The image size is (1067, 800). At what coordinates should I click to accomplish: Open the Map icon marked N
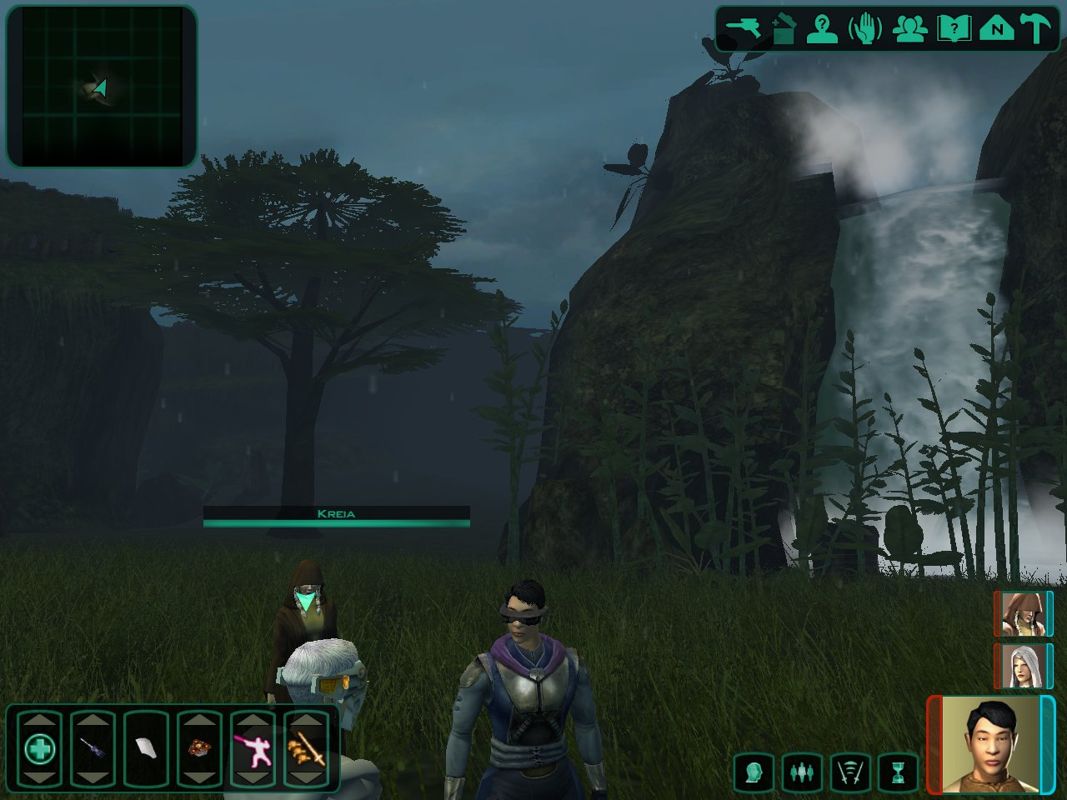click(996, 29)
